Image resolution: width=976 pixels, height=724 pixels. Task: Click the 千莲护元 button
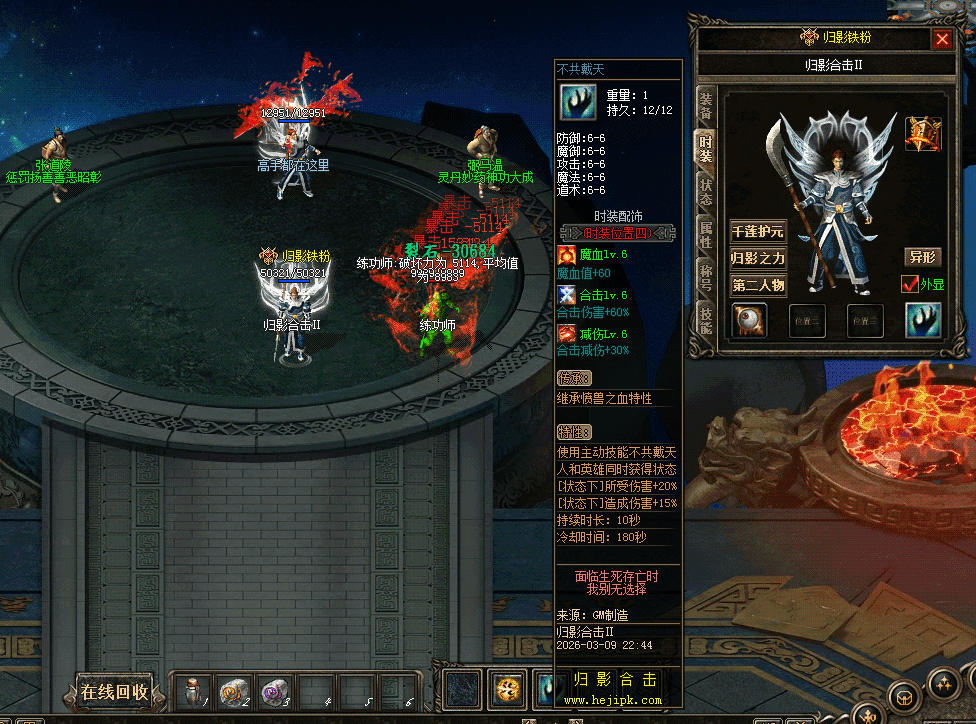tap(757, 232)
